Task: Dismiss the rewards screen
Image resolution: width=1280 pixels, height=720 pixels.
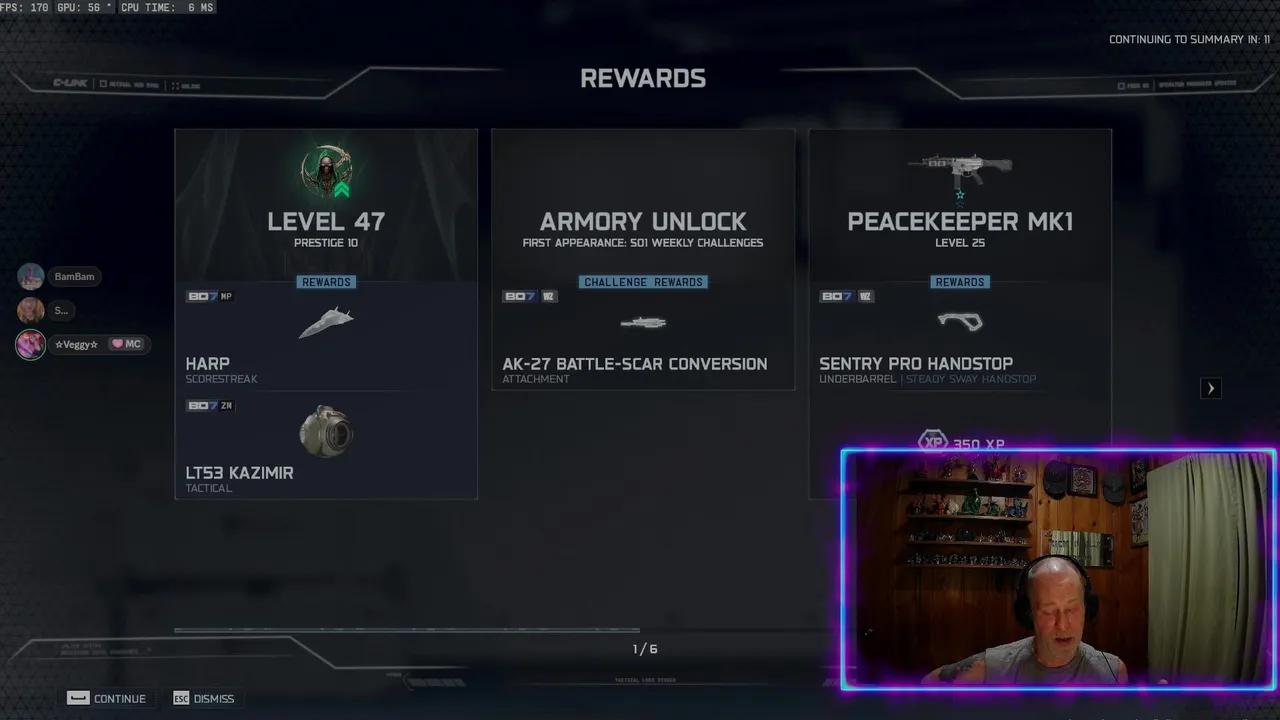Action: [204, 698]
